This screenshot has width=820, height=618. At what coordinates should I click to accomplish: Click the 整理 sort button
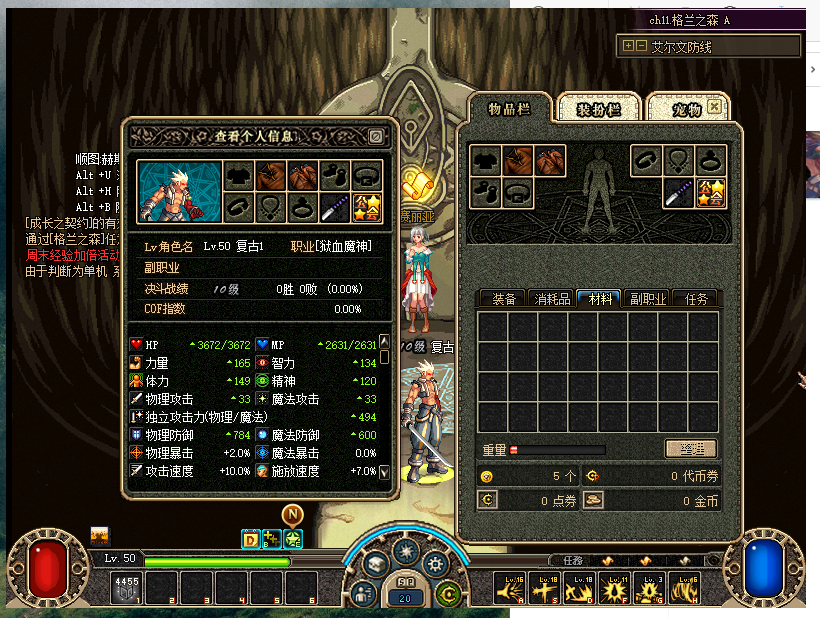[x=691, y=449]
